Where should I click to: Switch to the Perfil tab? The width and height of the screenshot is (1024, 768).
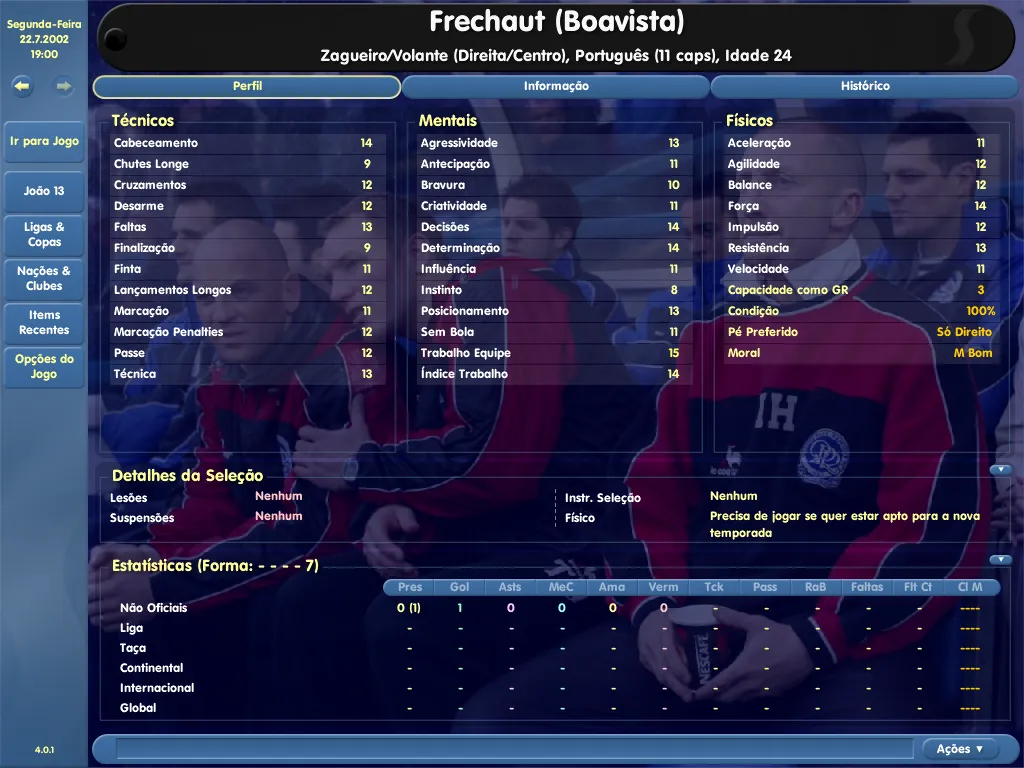(247, 87)
